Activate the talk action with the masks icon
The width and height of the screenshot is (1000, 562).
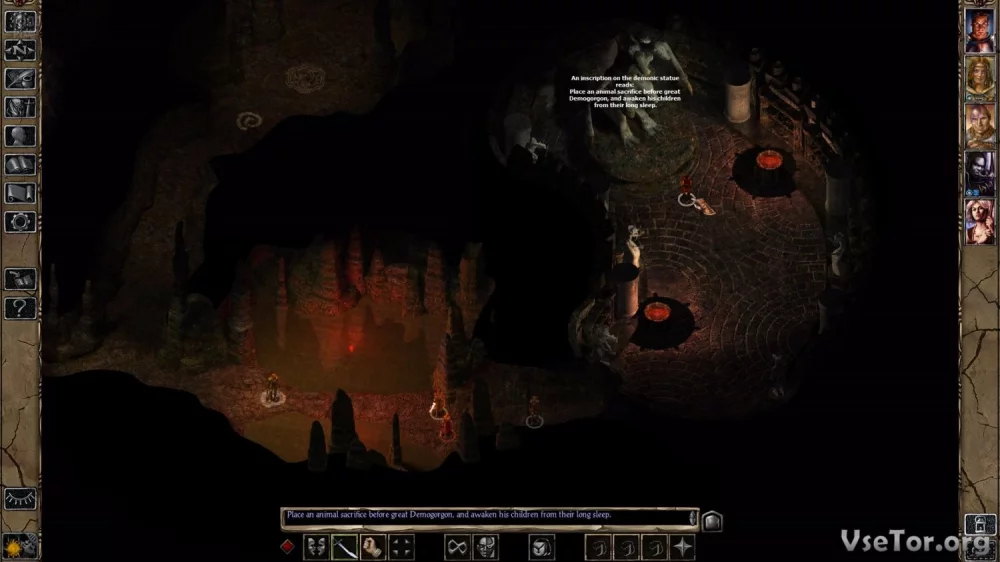pyautogui.click(x=316, y=547)
